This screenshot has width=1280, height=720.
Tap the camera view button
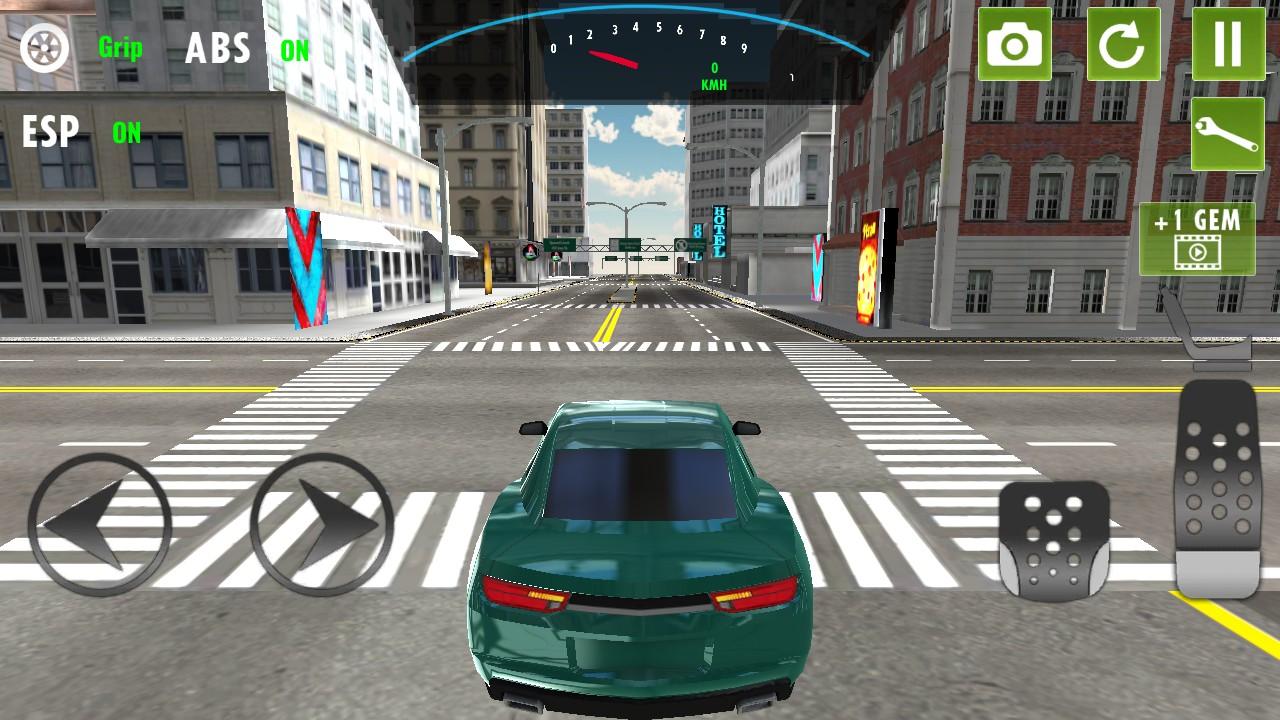[1014, 45]
